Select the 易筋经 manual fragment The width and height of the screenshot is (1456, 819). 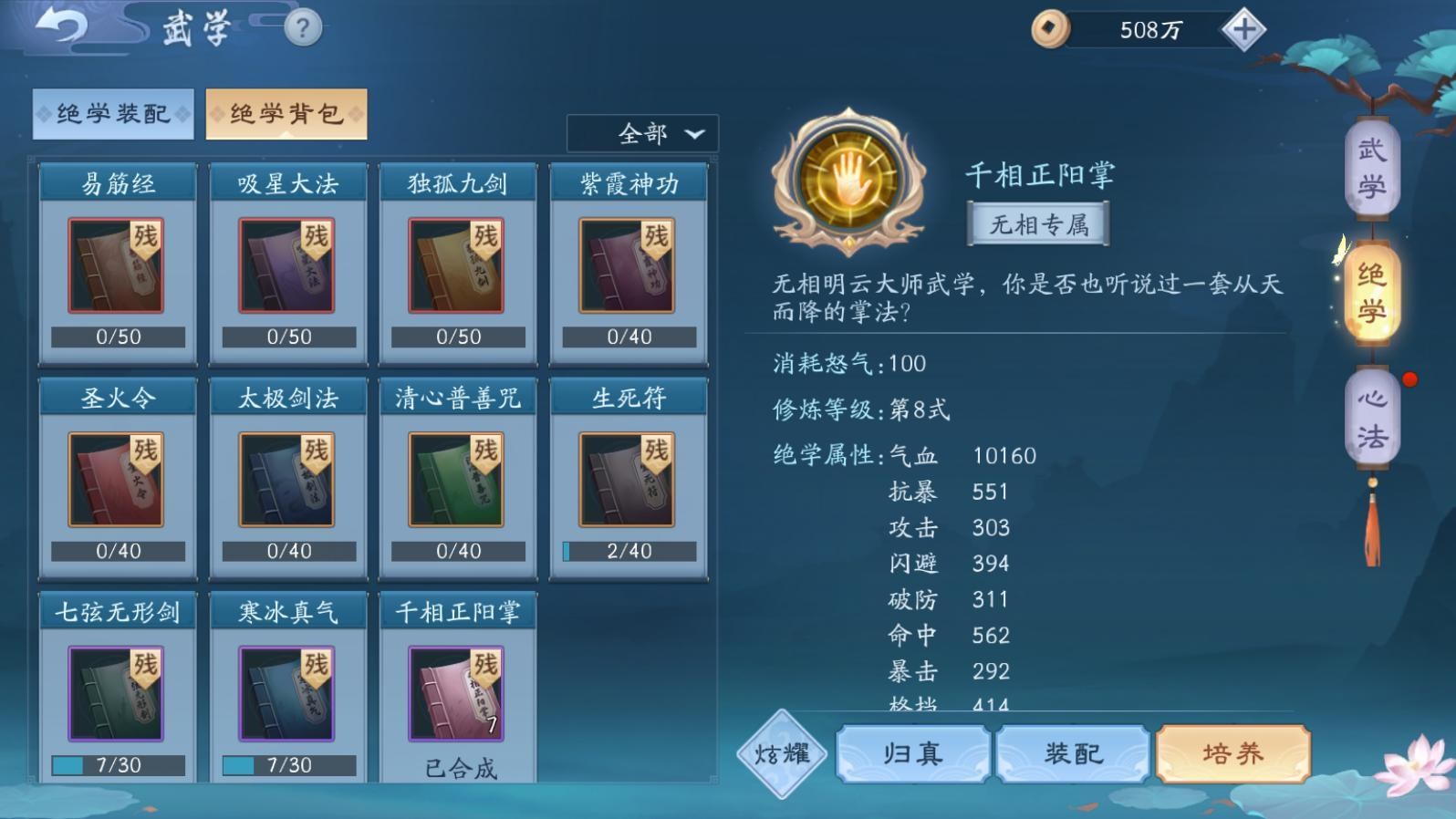tap(118, 265)
